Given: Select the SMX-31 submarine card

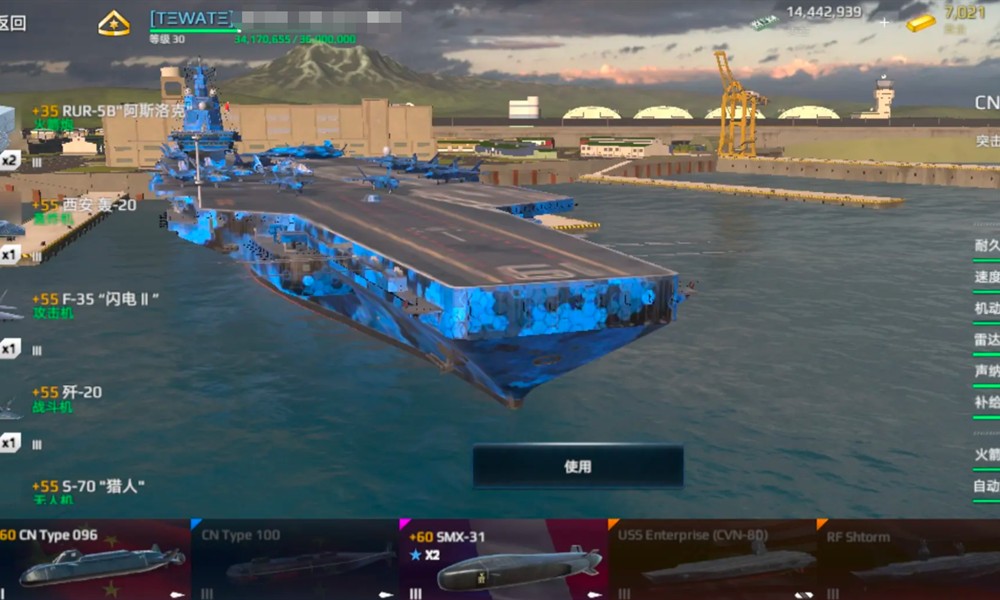Looking at the screenshot, I should [x=503, y=559].
